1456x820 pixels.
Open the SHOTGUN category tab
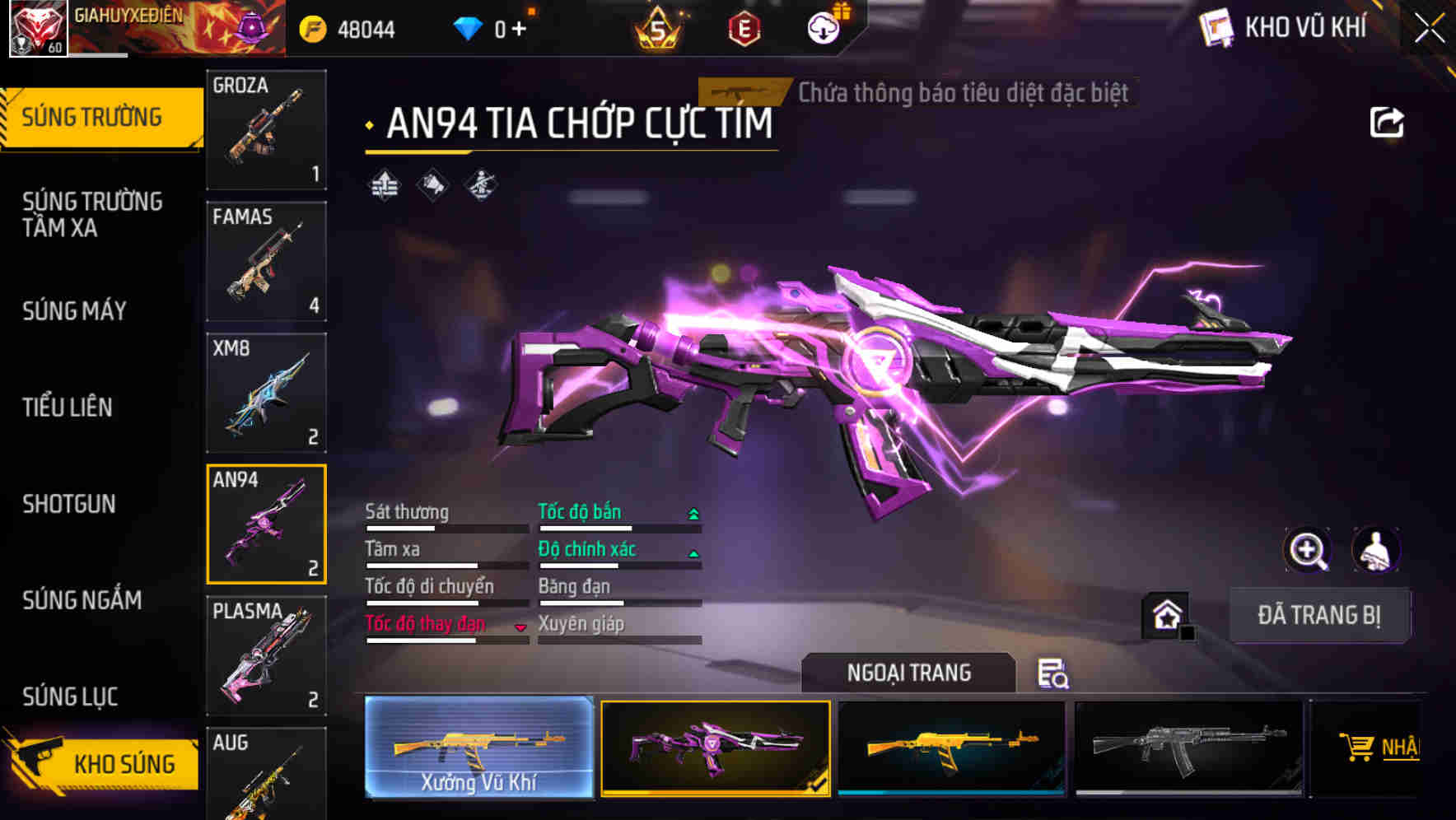pyautogui.click(x=70, y=504)
